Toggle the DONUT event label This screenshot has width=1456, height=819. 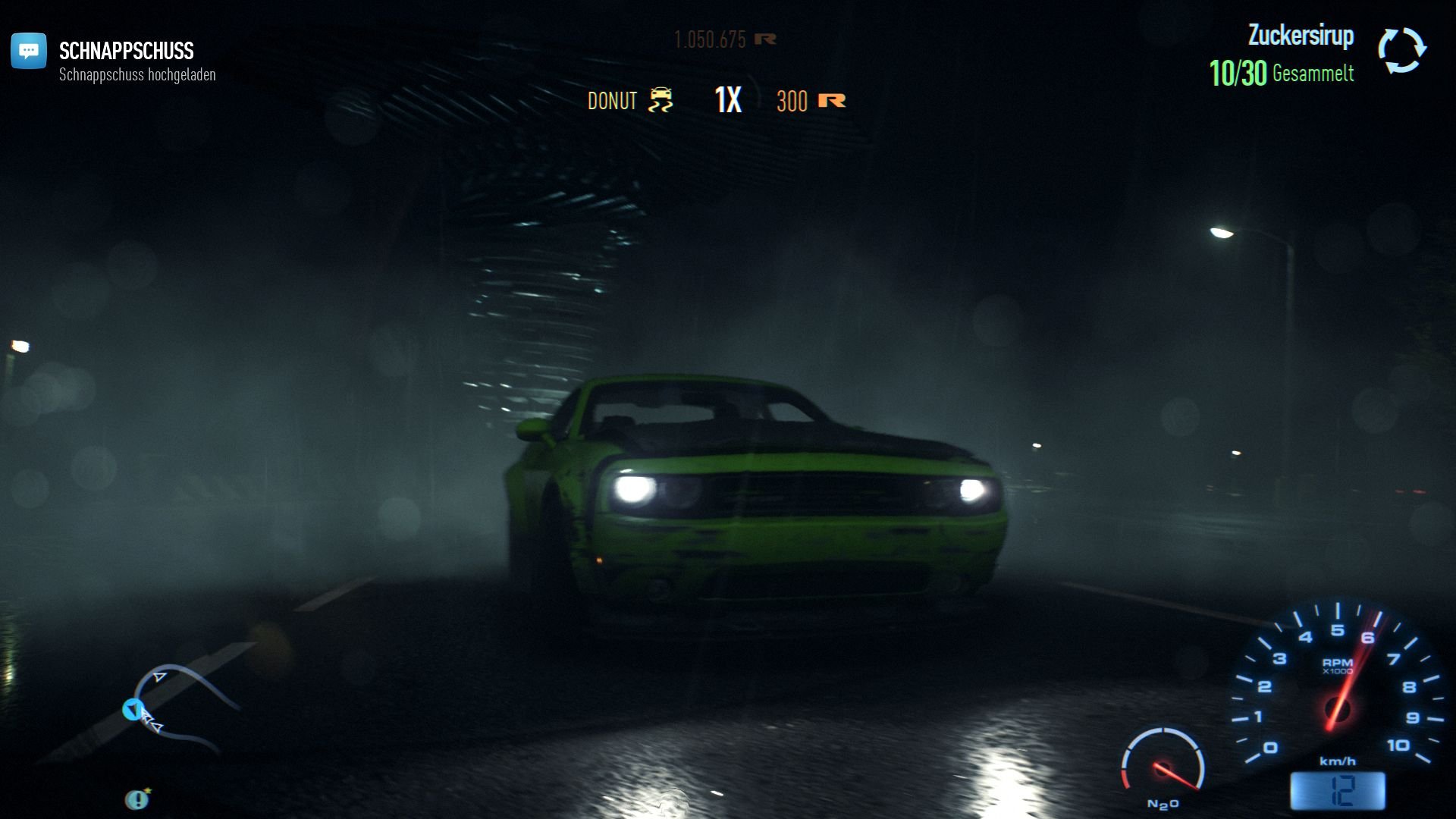[x=613, y=100]
